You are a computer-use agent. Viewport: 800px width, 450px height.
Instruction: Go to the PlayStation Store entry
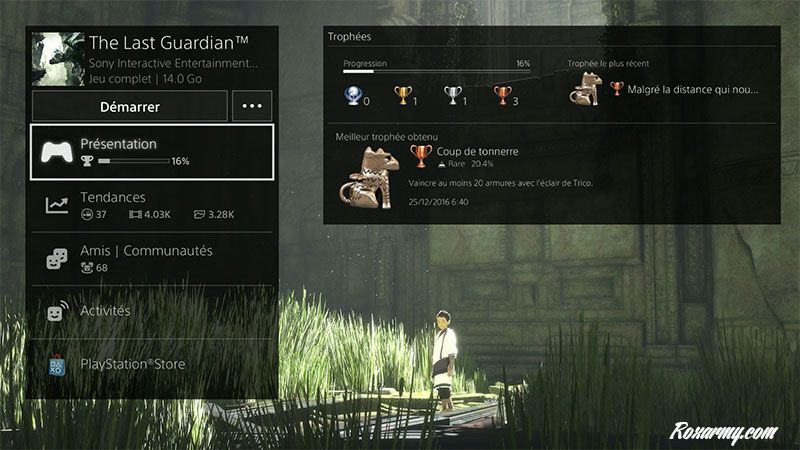(x=152, y=365)
